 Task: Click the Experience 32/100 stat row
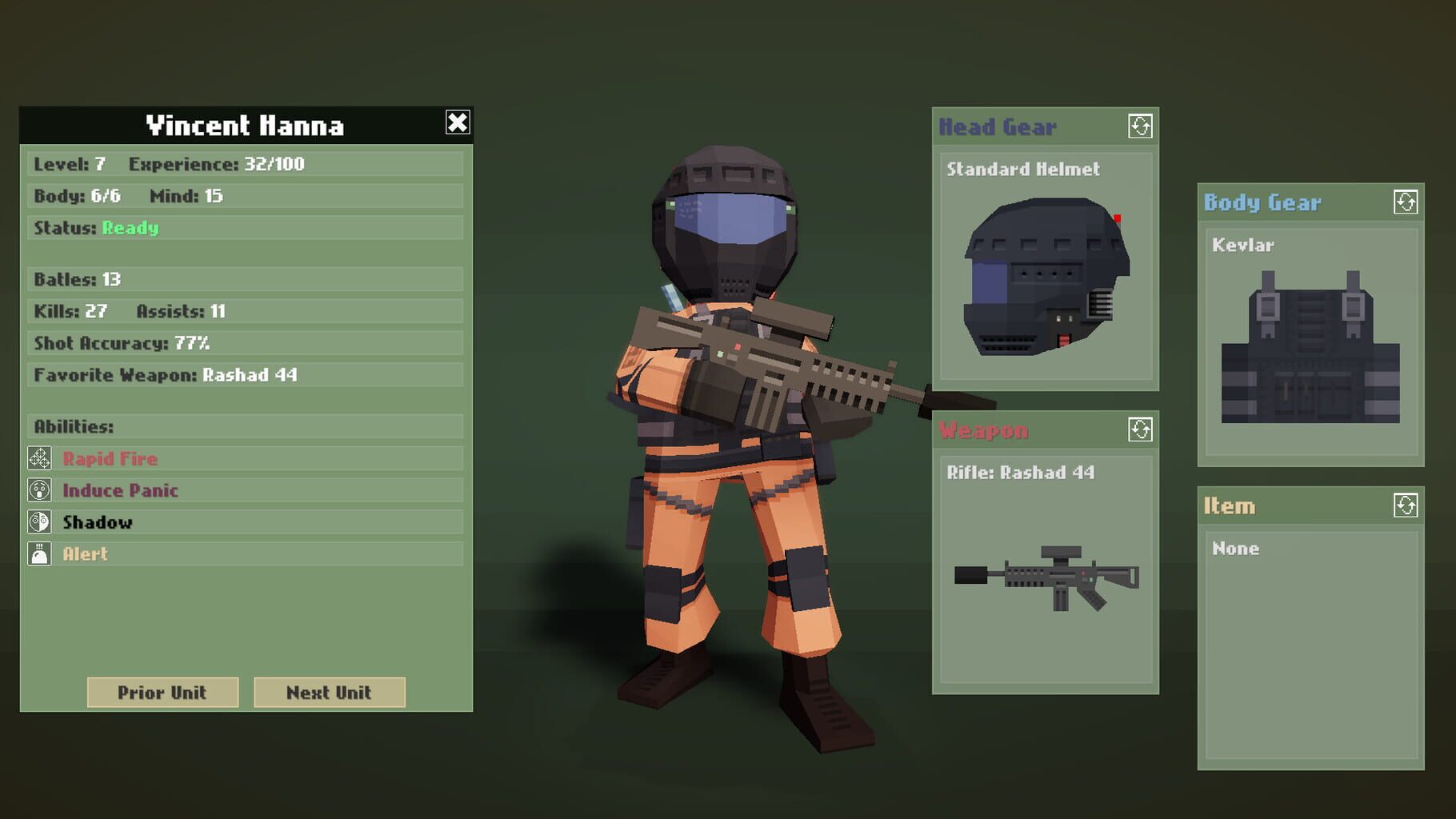coord(275,163)
